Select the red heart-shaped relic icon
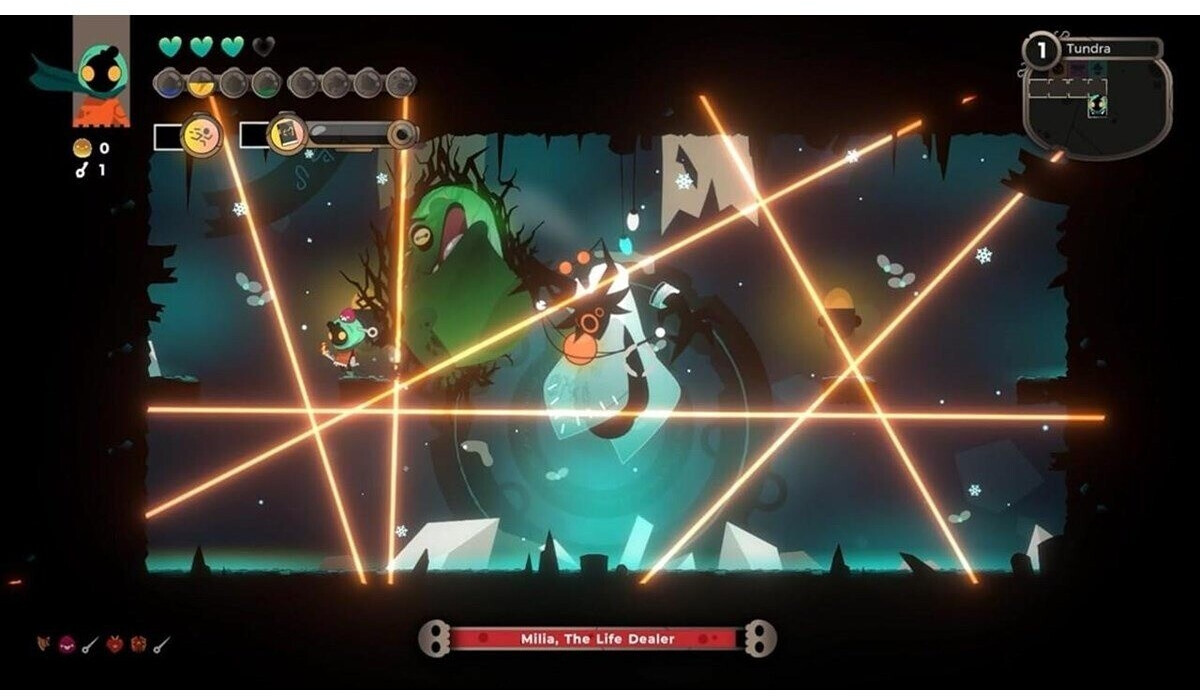The height and width of the screenshot is (696, 1200). [114, 644]
